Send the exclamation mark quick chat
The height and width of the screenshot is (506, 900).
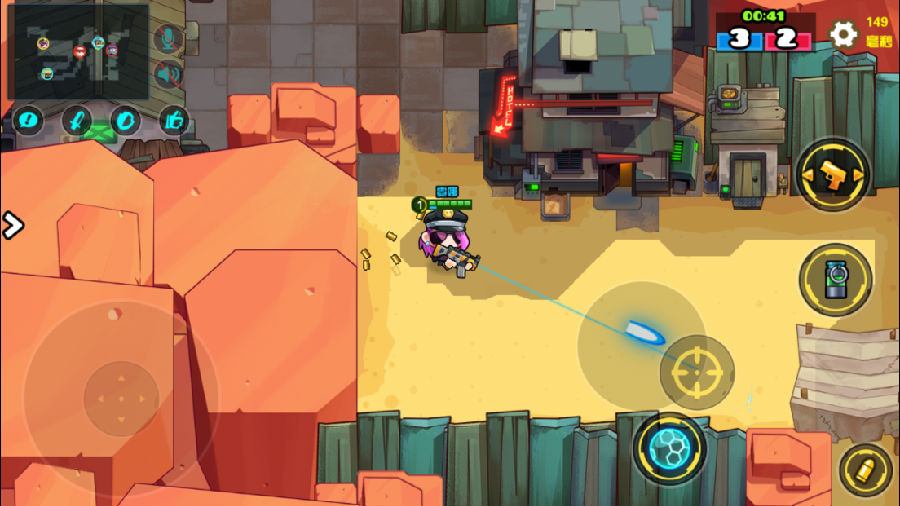(x=28, y=120)
